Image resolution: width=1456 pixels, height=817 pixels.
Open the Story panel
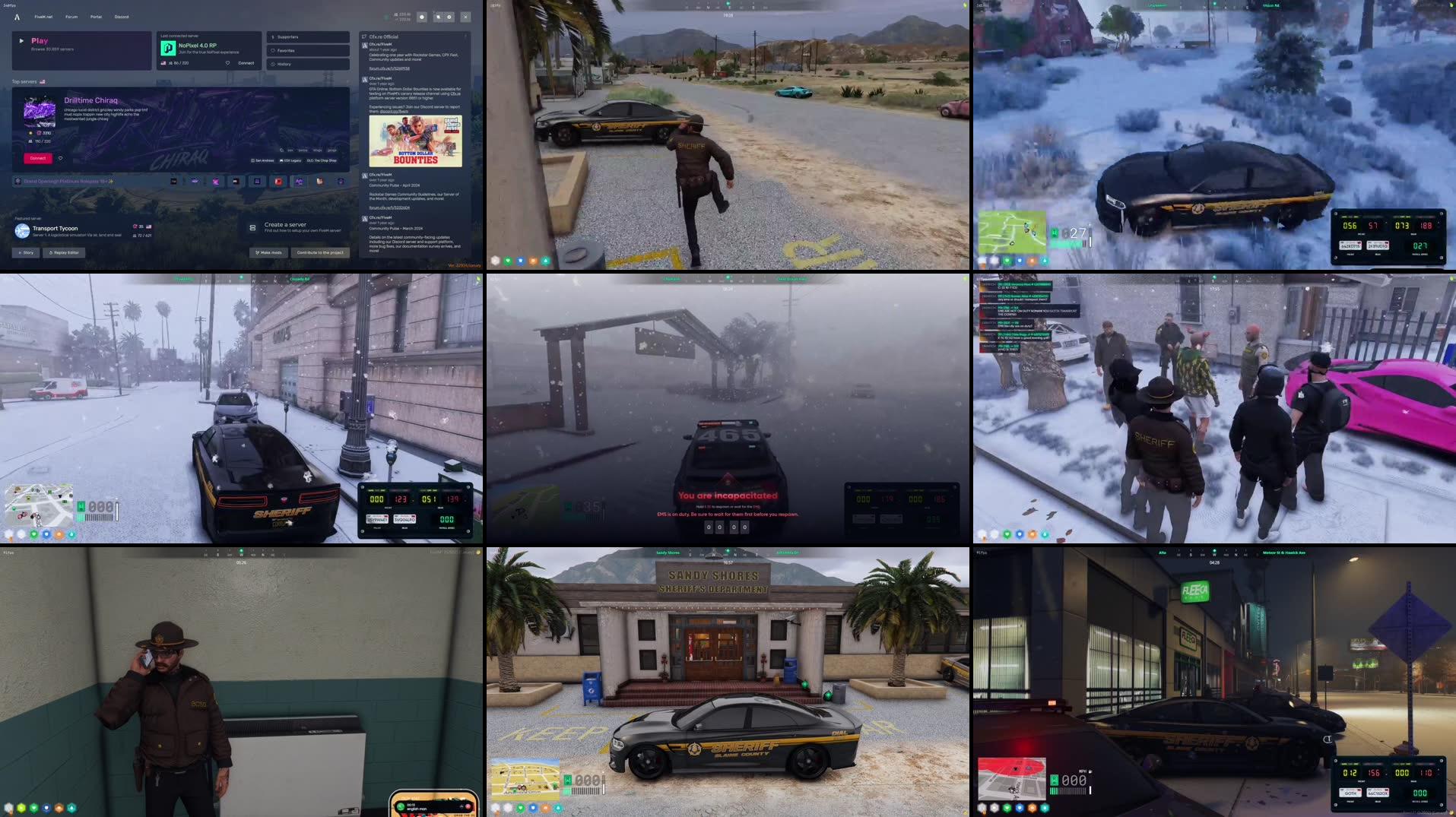tap(27, 252)
